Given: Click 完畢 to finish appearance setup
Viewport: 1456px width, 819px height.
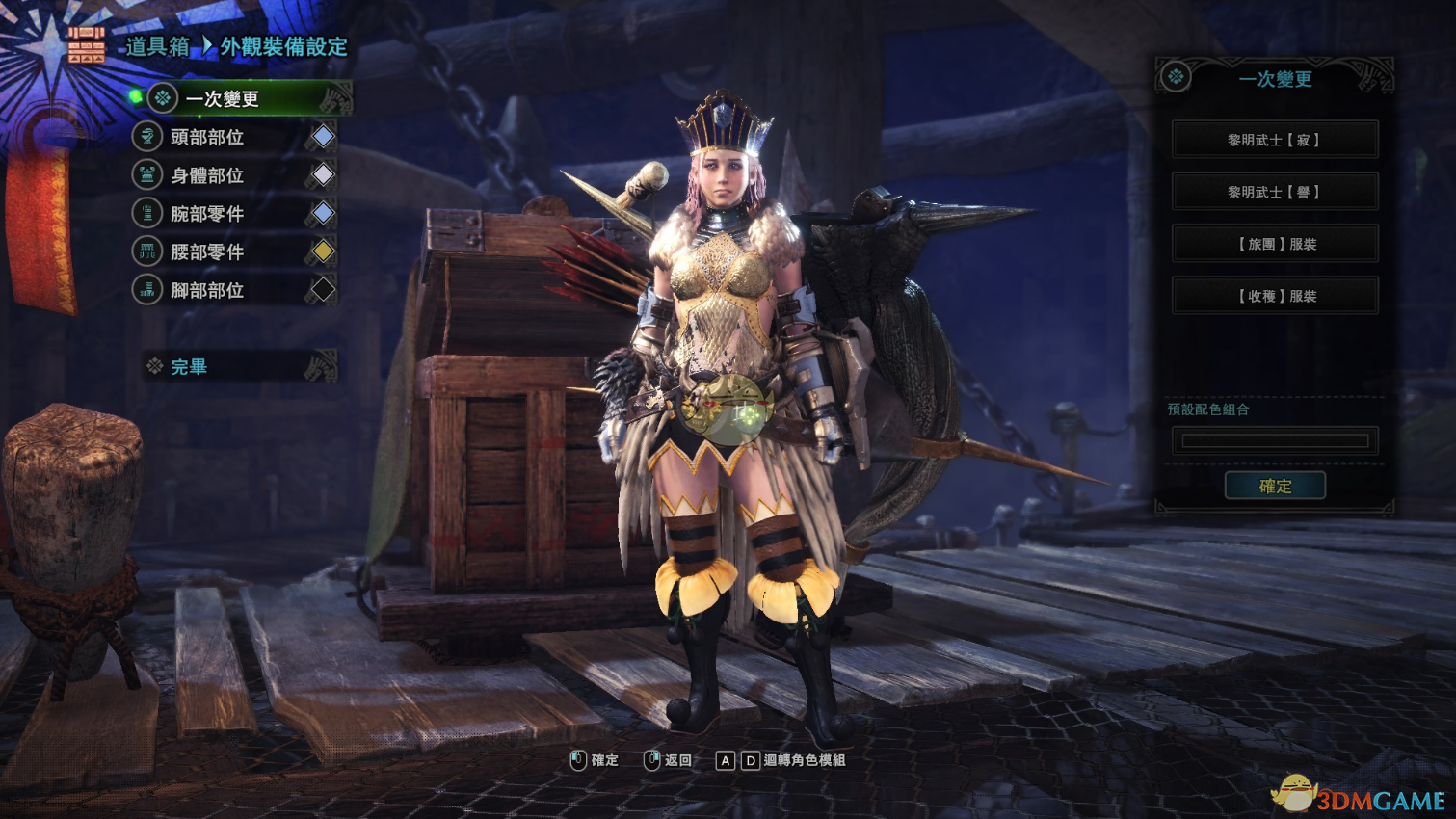Looking at the screenshot, I should pyautogui.click(x=190, y=367).
